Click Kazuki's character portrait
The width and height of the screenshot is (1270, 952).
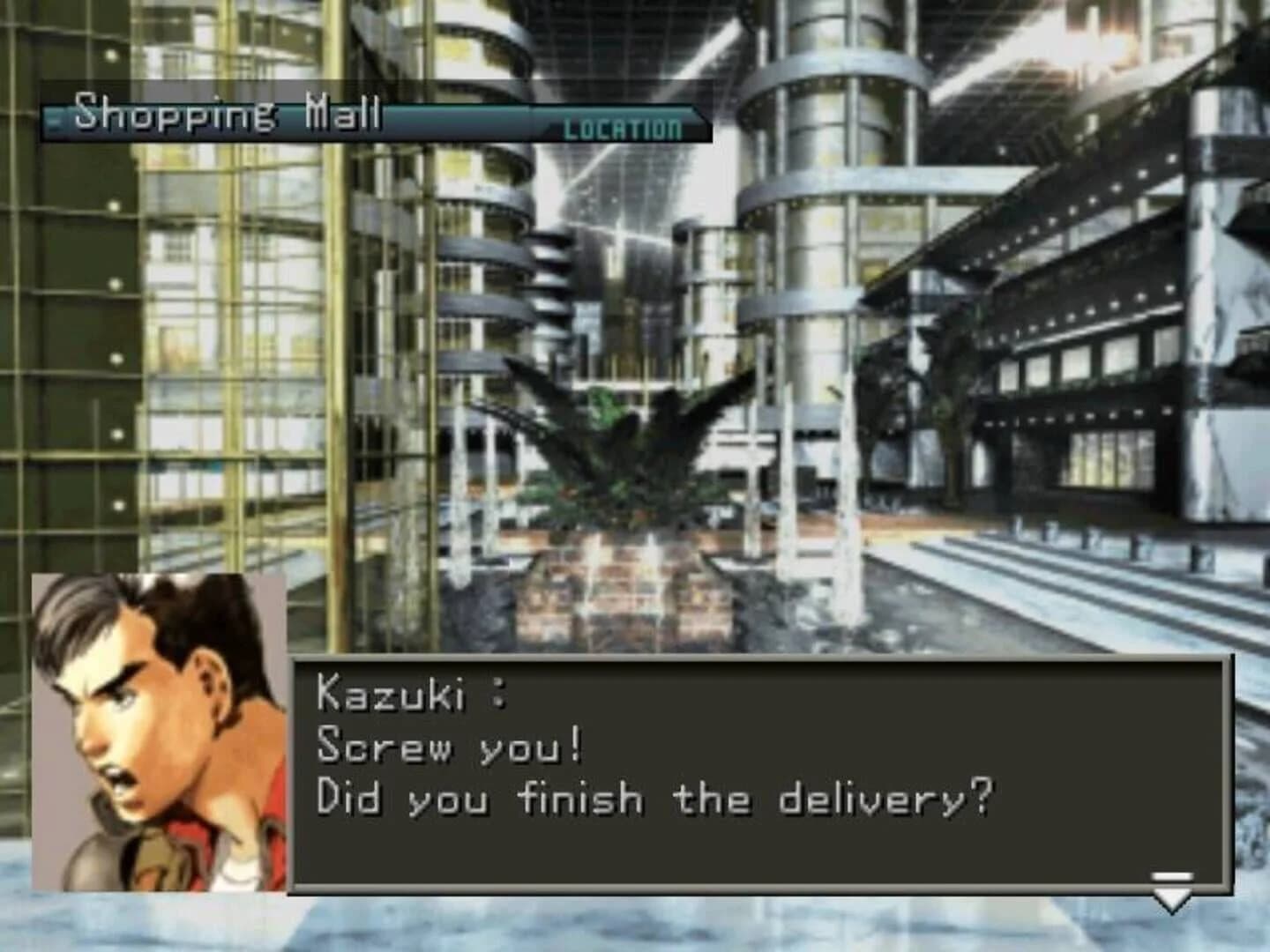coord(159,732)
